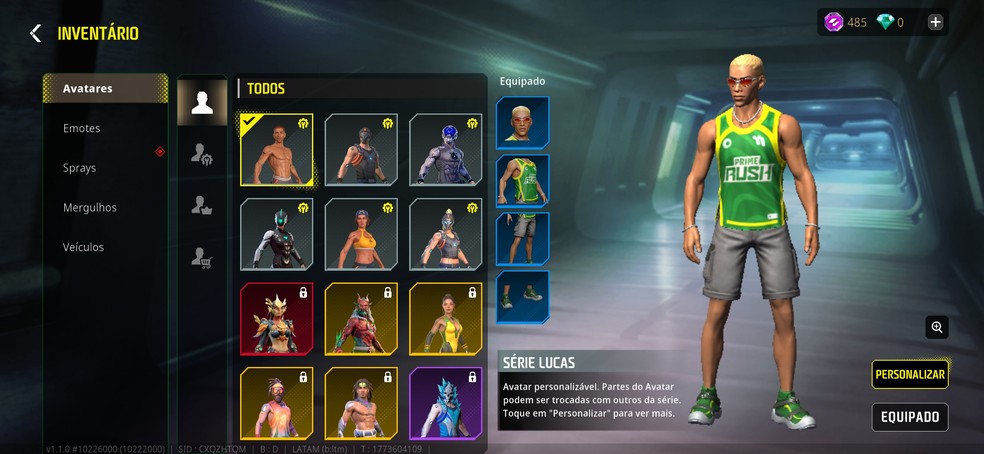Show the Mergulhos category
This screenshot has height=454, width=984.
point(90,207)
